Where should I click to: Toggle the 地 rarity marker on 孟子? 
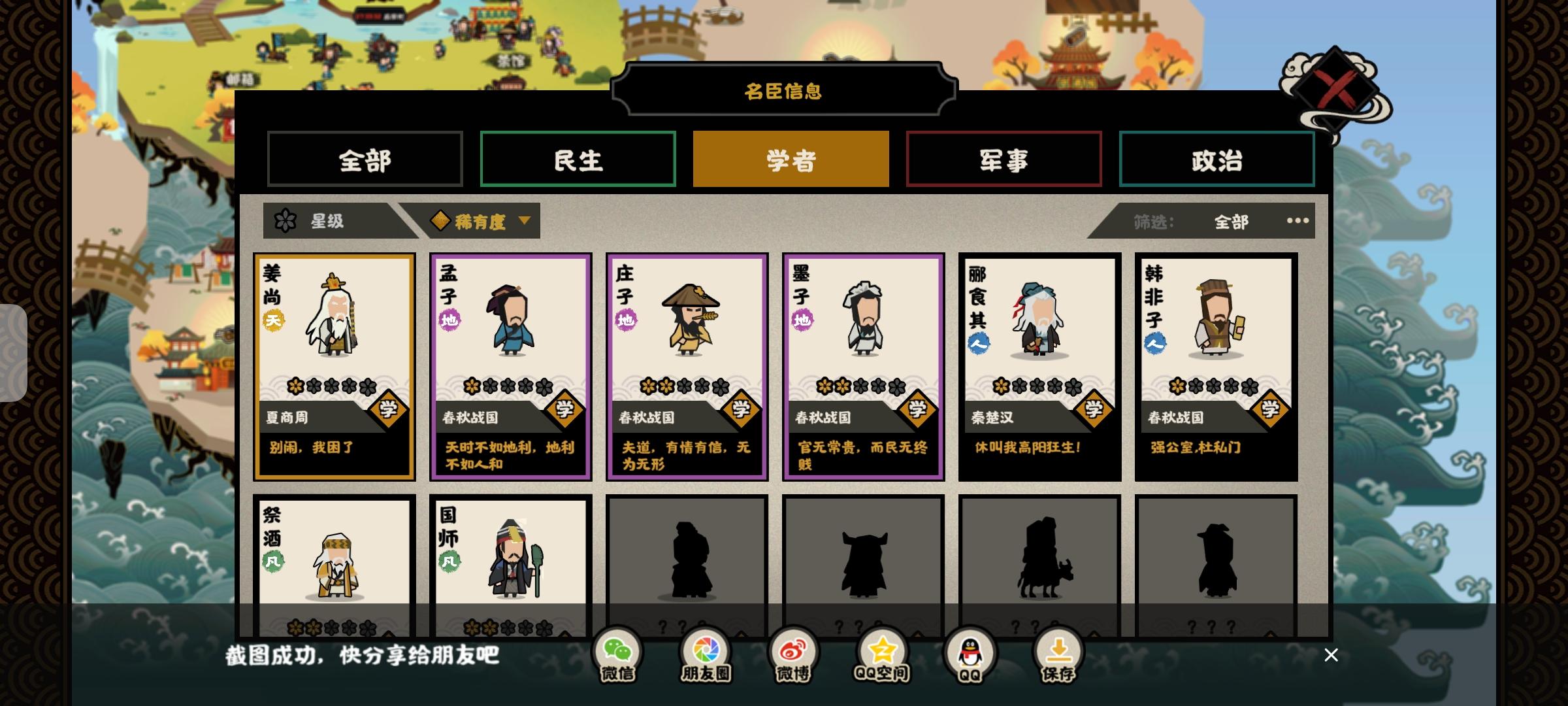pos(449,321)
